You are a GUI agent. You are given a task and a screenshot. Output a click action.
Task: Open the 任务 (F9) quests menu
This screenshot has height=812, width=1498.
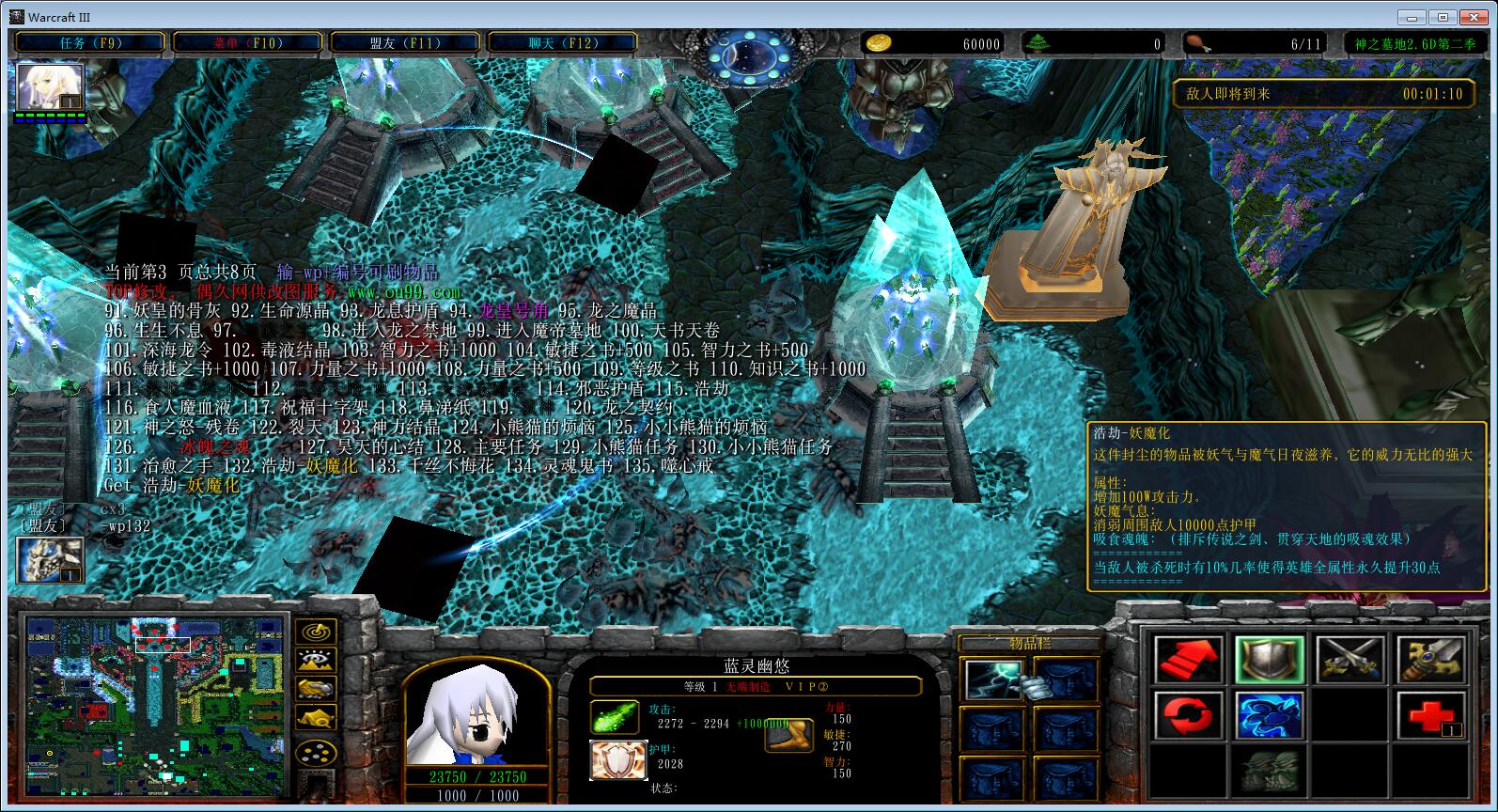tap(90, 43)
